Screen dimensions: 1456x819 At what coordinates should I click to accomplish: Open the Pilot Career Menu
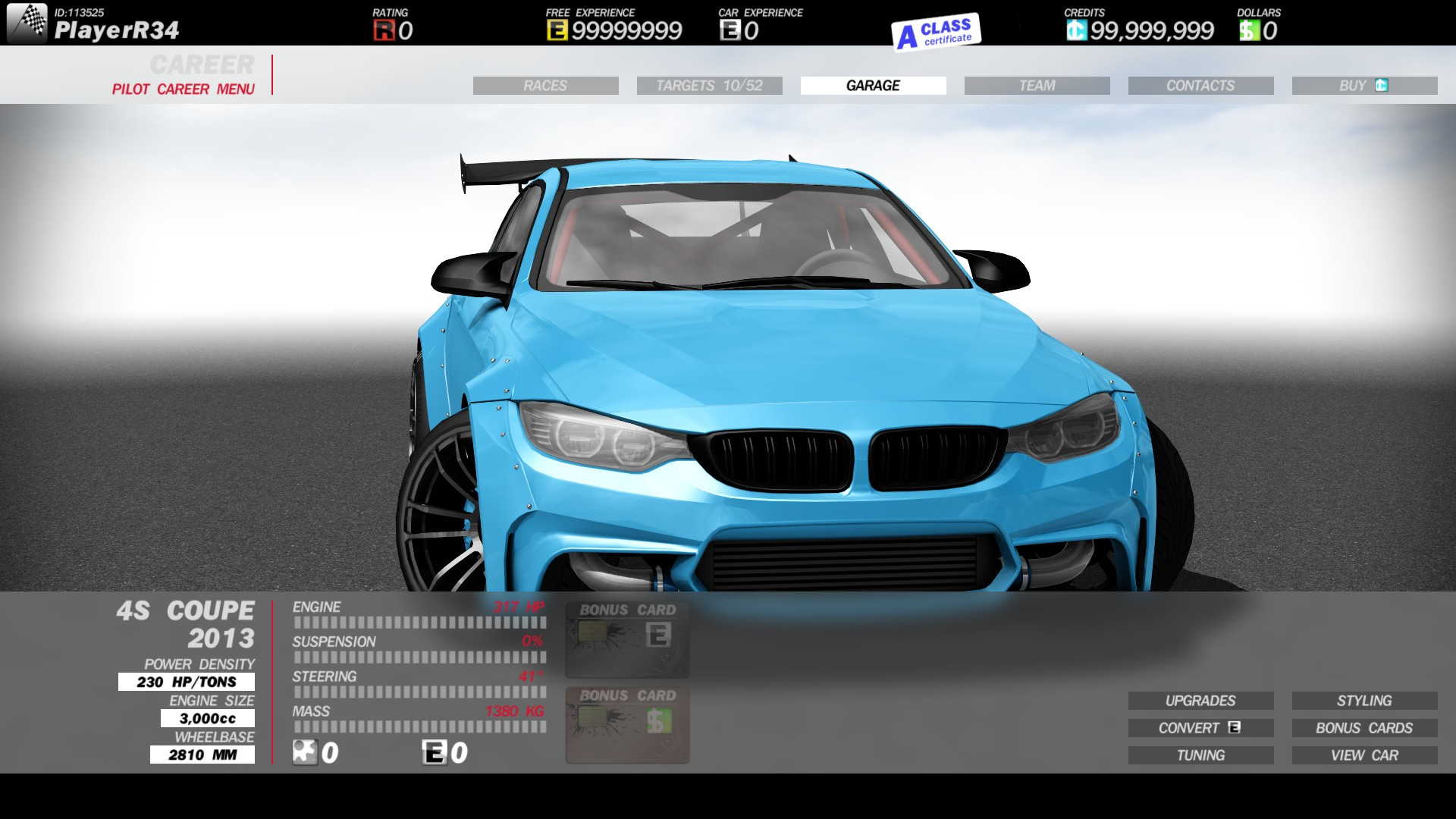point(183,89)
